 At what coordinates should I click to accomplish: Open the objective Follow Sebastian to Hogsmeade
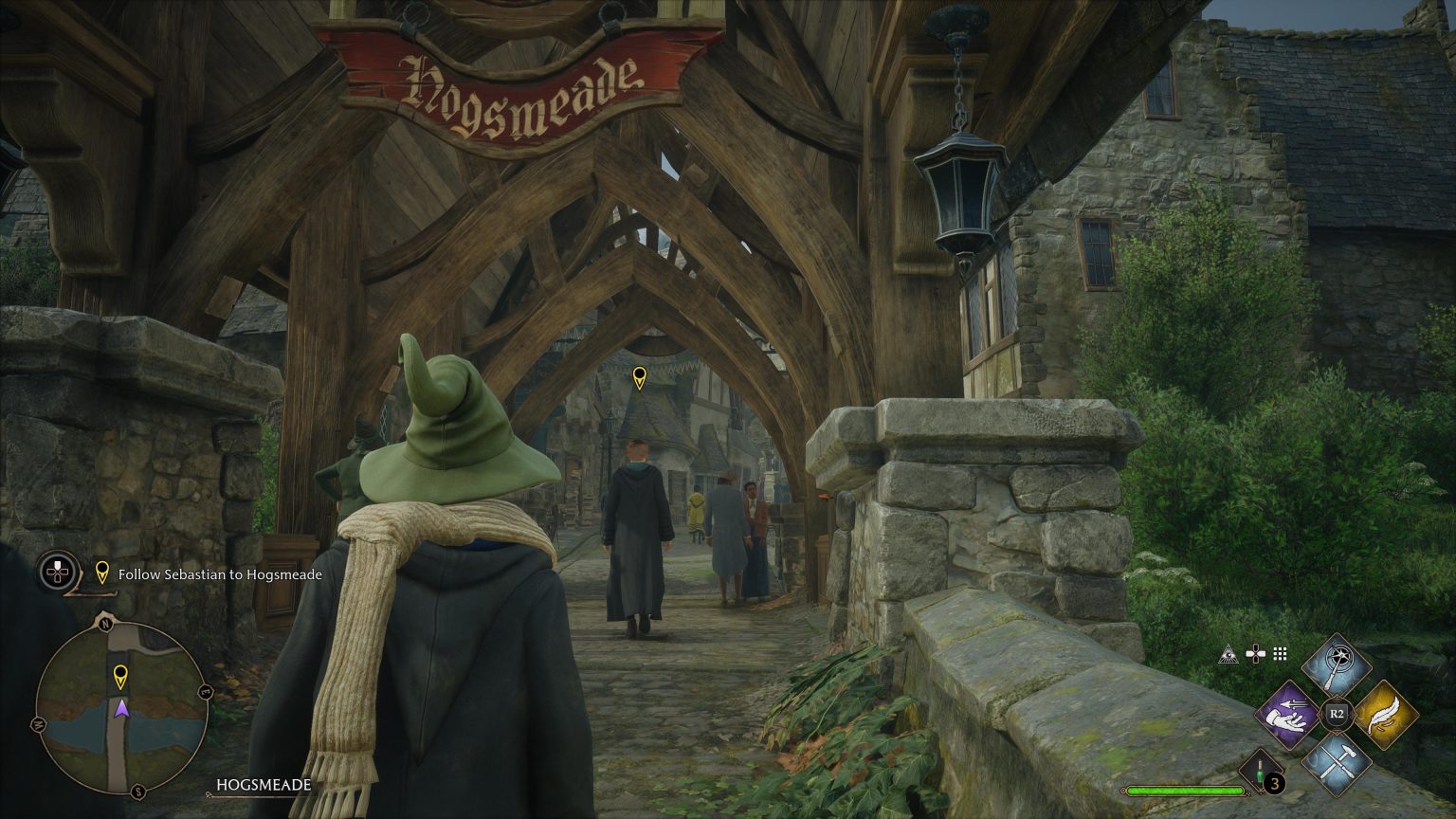[x=219, y=574]
